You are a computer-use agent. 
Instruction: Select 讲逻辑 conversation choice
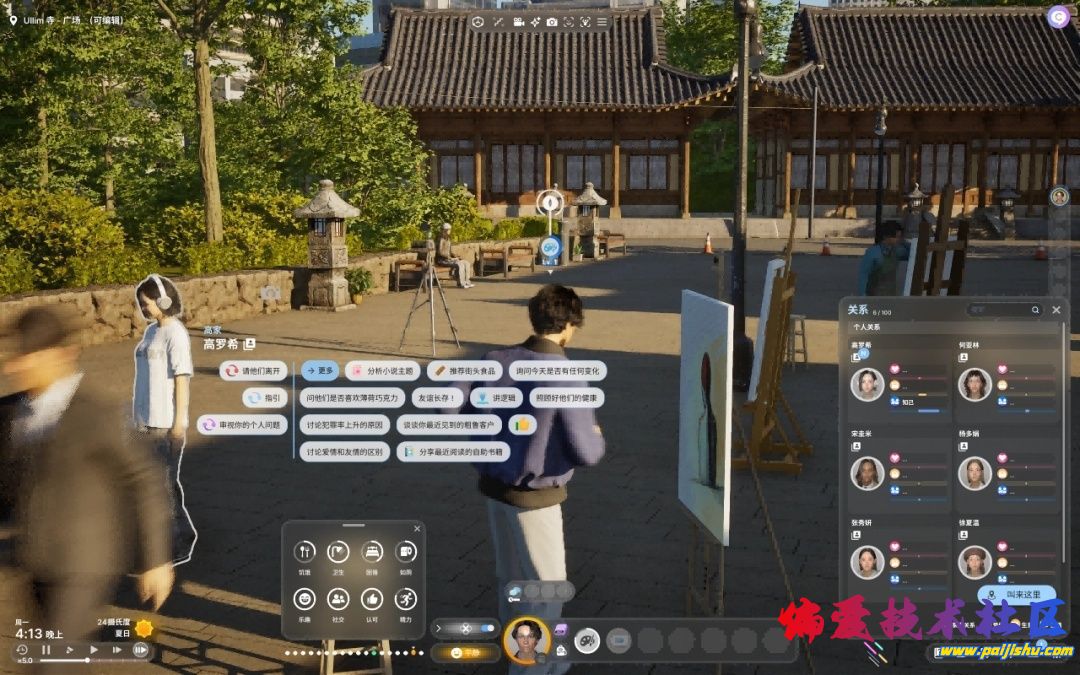point(499,398)
